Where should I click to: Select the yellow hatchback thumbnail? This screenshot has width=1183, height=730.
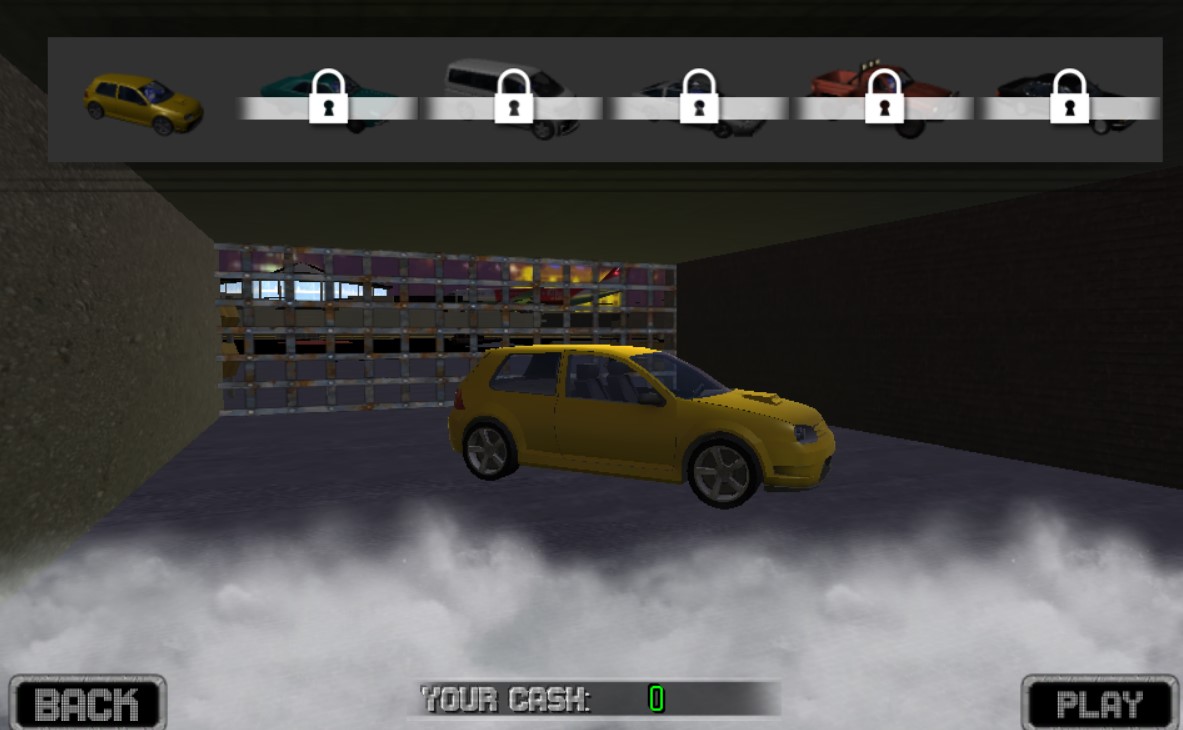click(x=143, y=102)
